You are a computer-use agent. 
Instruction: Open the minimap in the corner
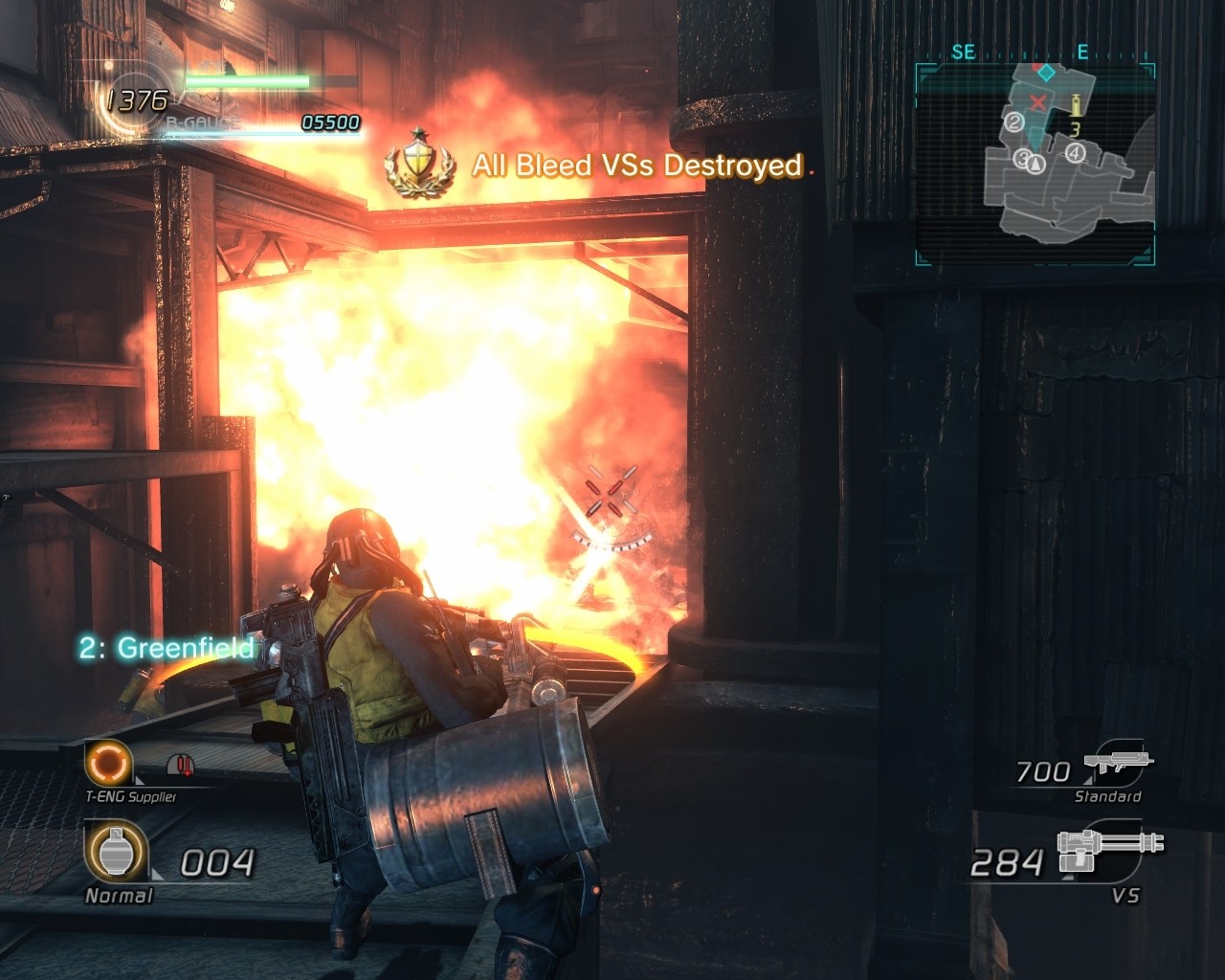tap(1035, 164)
